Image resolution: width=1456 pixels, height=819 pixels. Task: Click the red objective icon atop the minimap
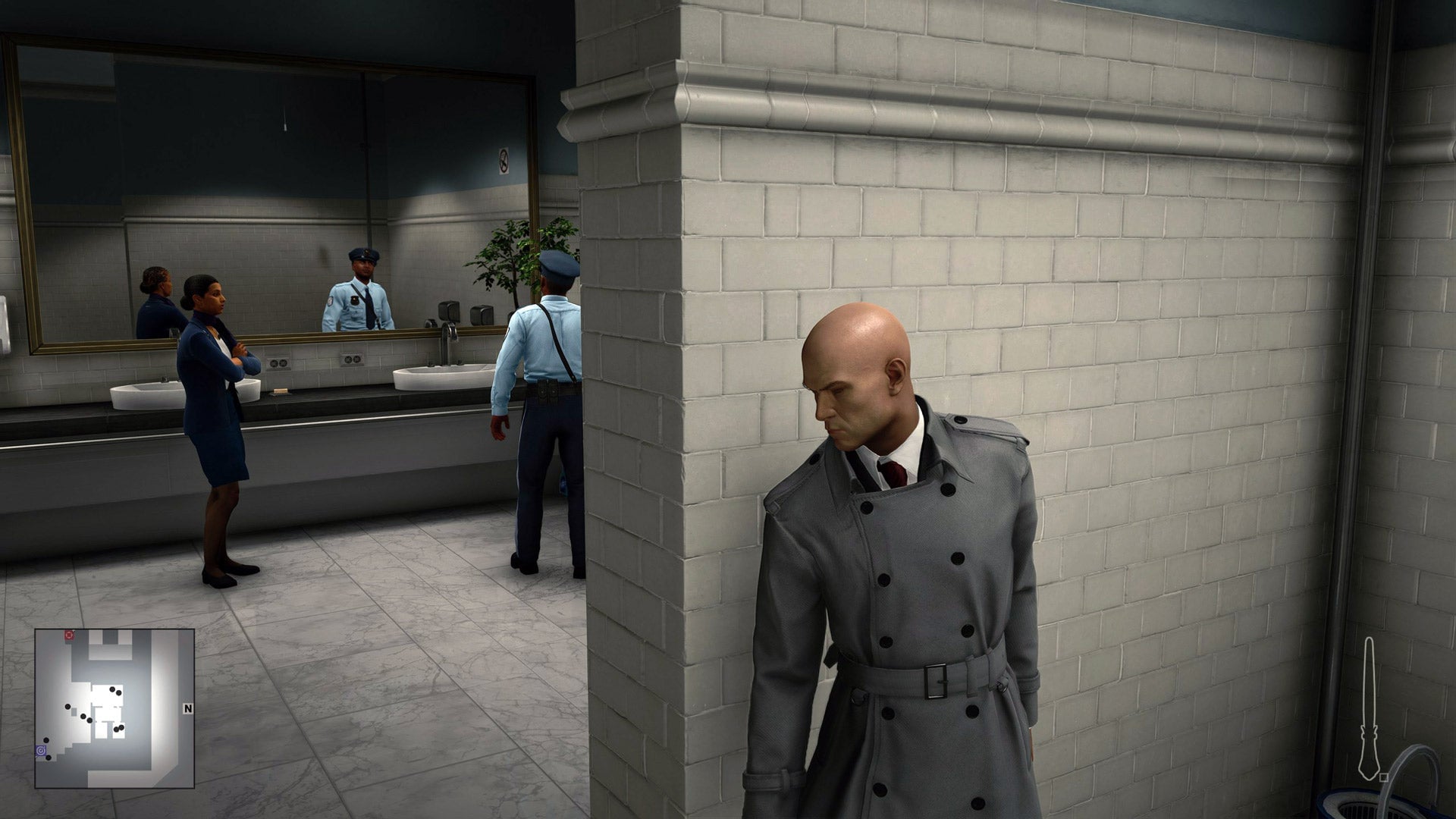pyautogui.click(x=68, y=635)
